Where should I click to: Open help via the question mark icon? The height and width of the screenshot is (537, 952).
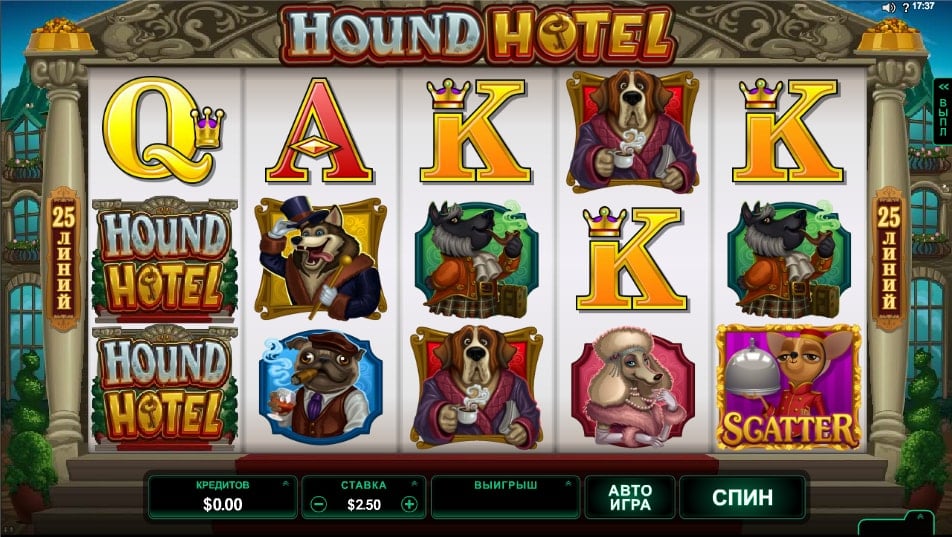903,7
